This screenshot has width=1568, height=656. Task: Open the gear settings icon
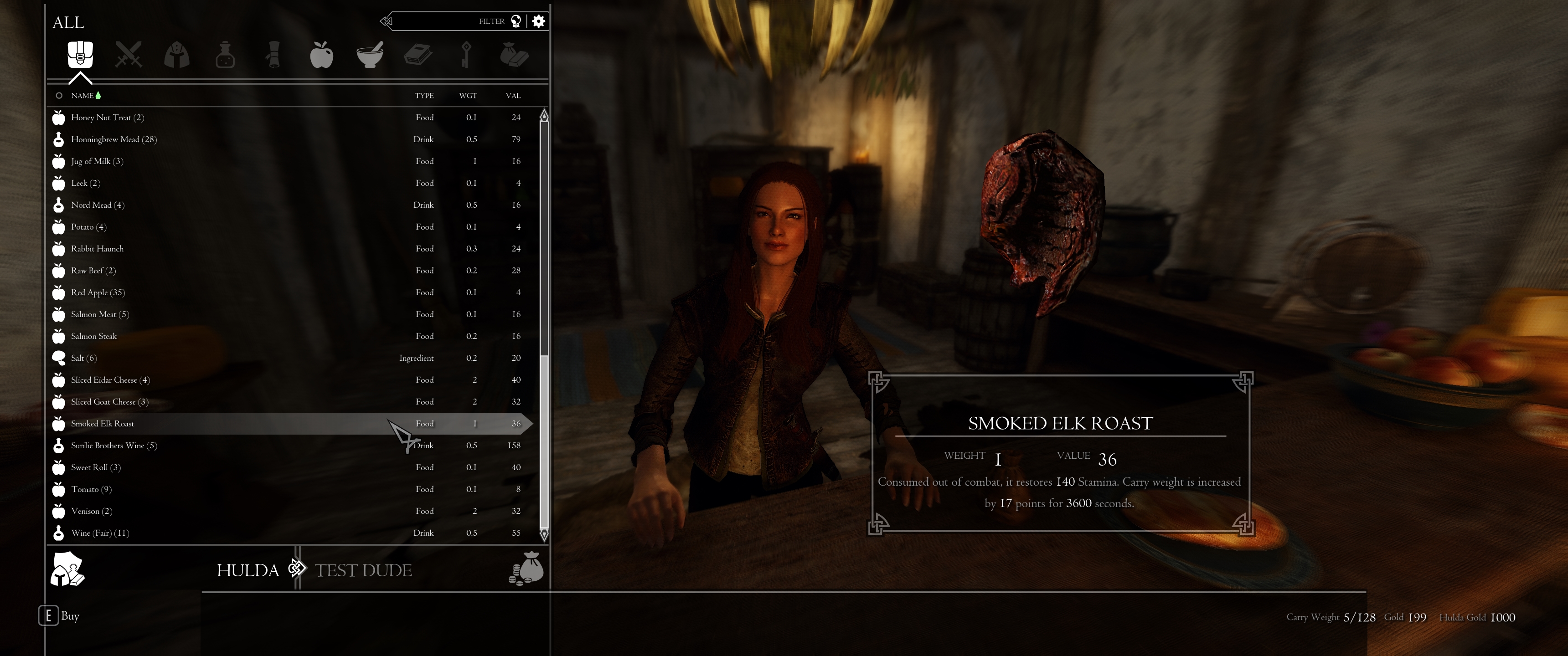[x=539, y=21]
